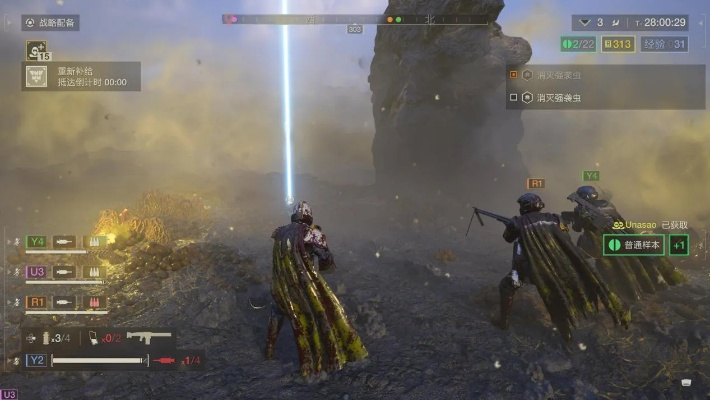Click the red stim syringe icon
Viewport: 710px width, 400px height.
click(165, 360)
